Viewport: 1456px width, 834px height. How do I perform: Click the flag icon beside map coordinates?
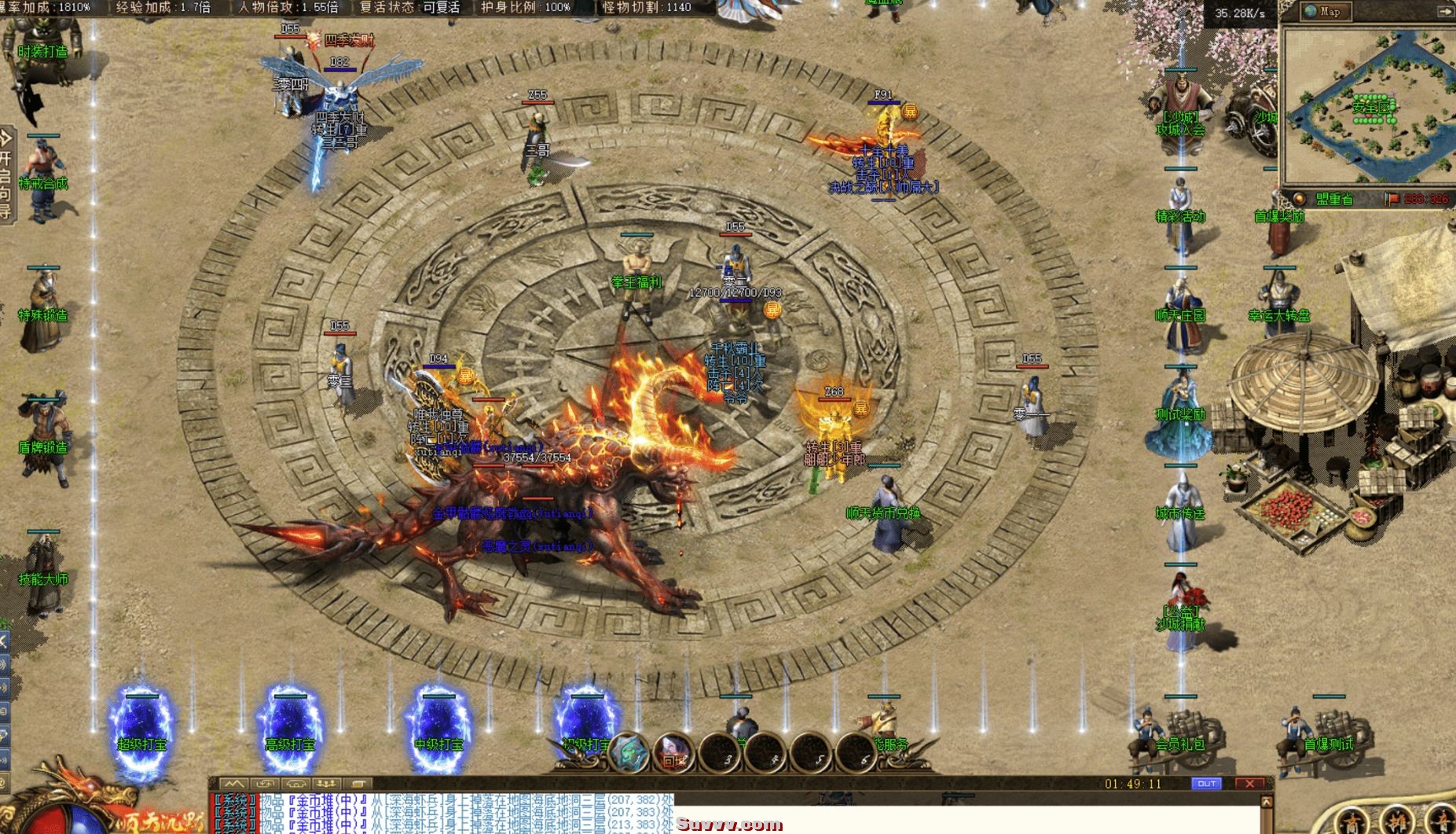(1392, 199)
